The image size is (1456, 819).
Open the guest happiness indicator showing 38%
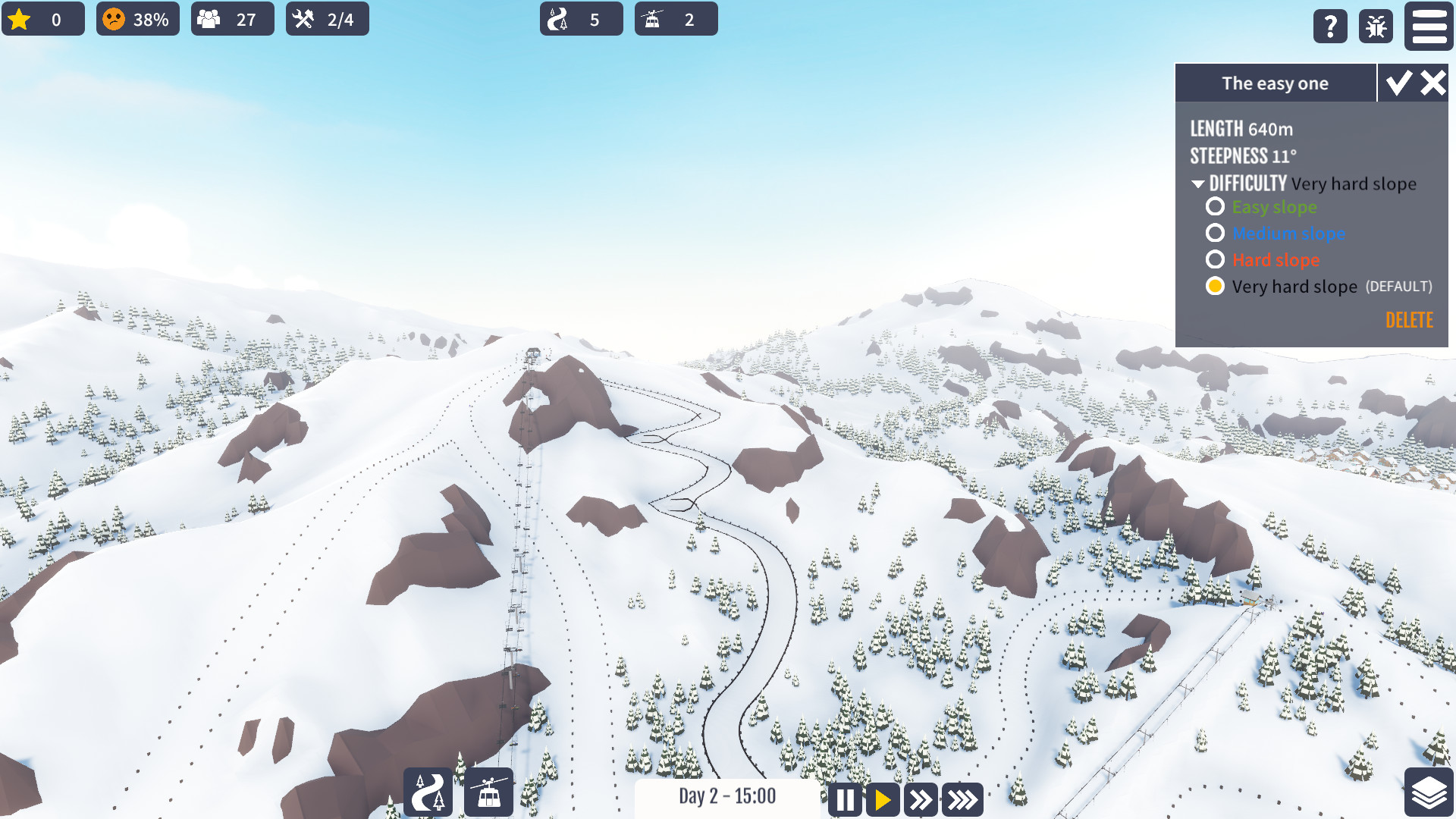pyautogui.click(x=137, y=19)
